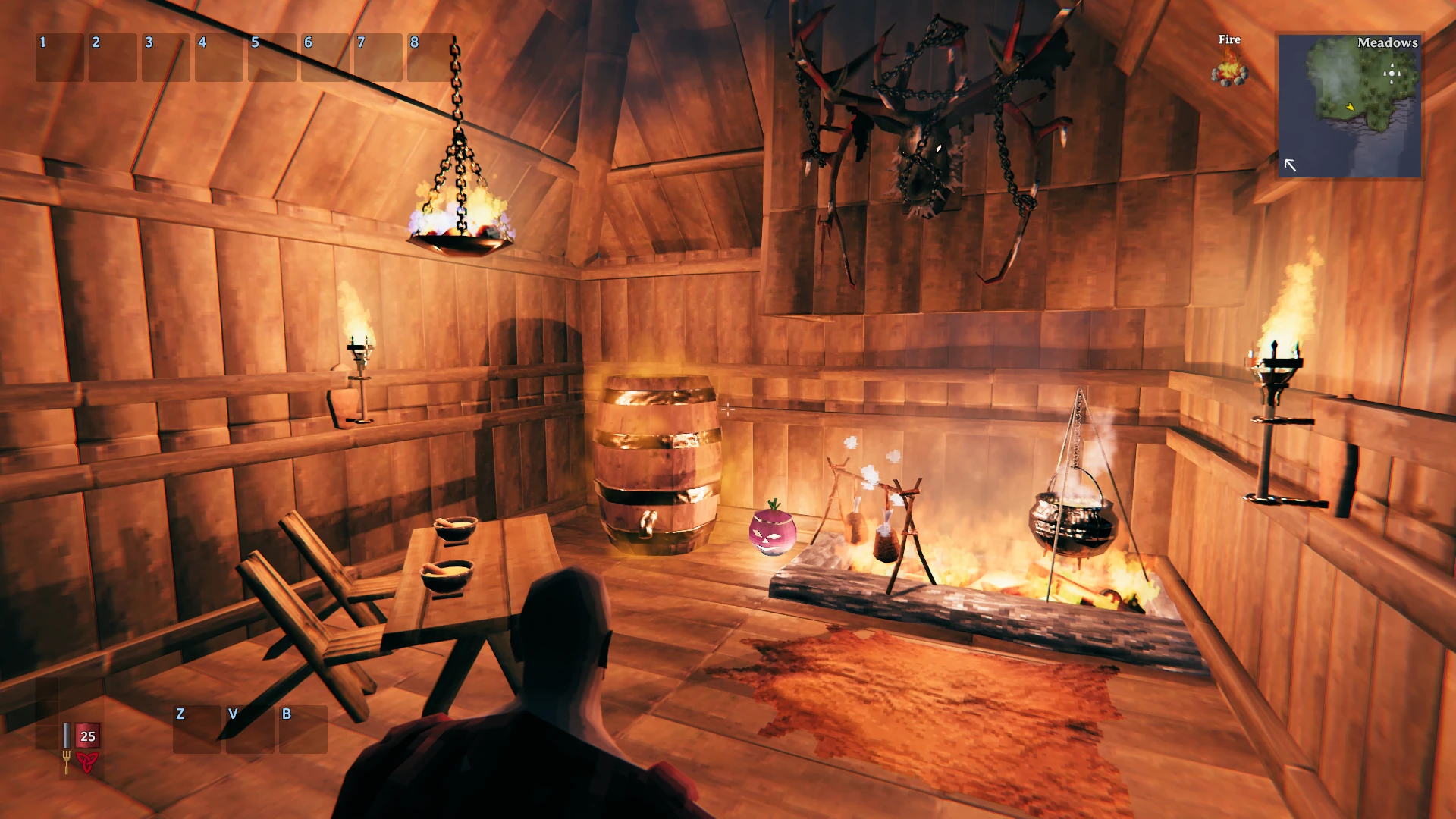Click the white north arrow on the minimap
Viewport: 1456px width, 819px height.
(1289, 163)
